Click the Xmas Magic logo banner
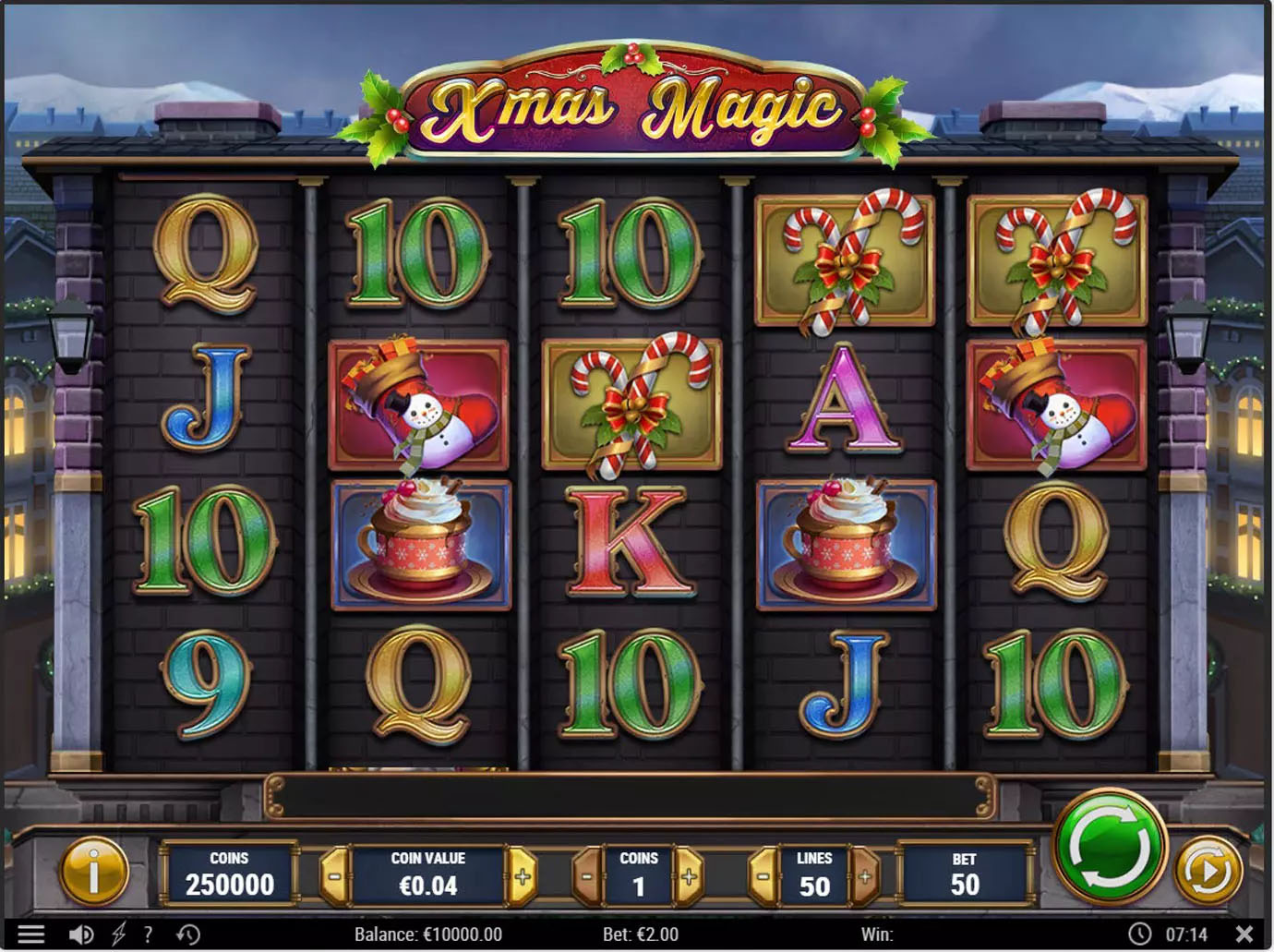Image resolution: width=1274 pixels, height=952 pixels. point(637,104)
